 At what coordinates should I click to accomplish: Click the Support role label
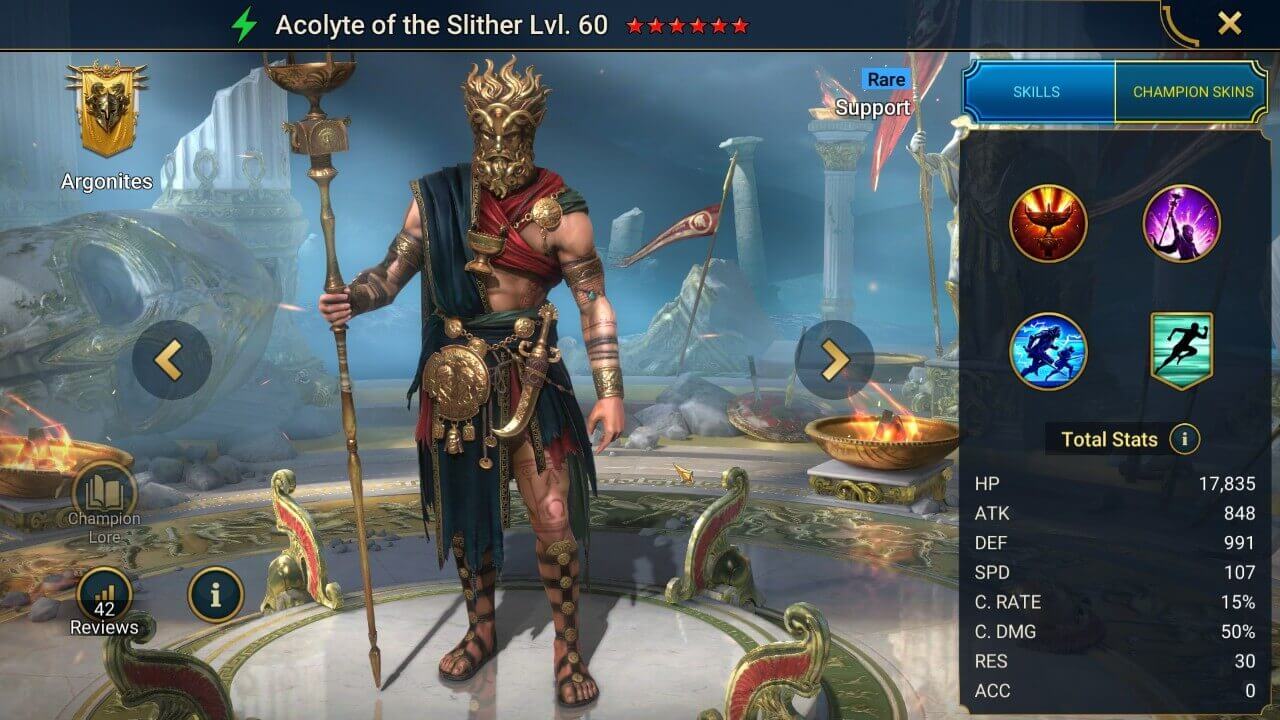[873, 108]
